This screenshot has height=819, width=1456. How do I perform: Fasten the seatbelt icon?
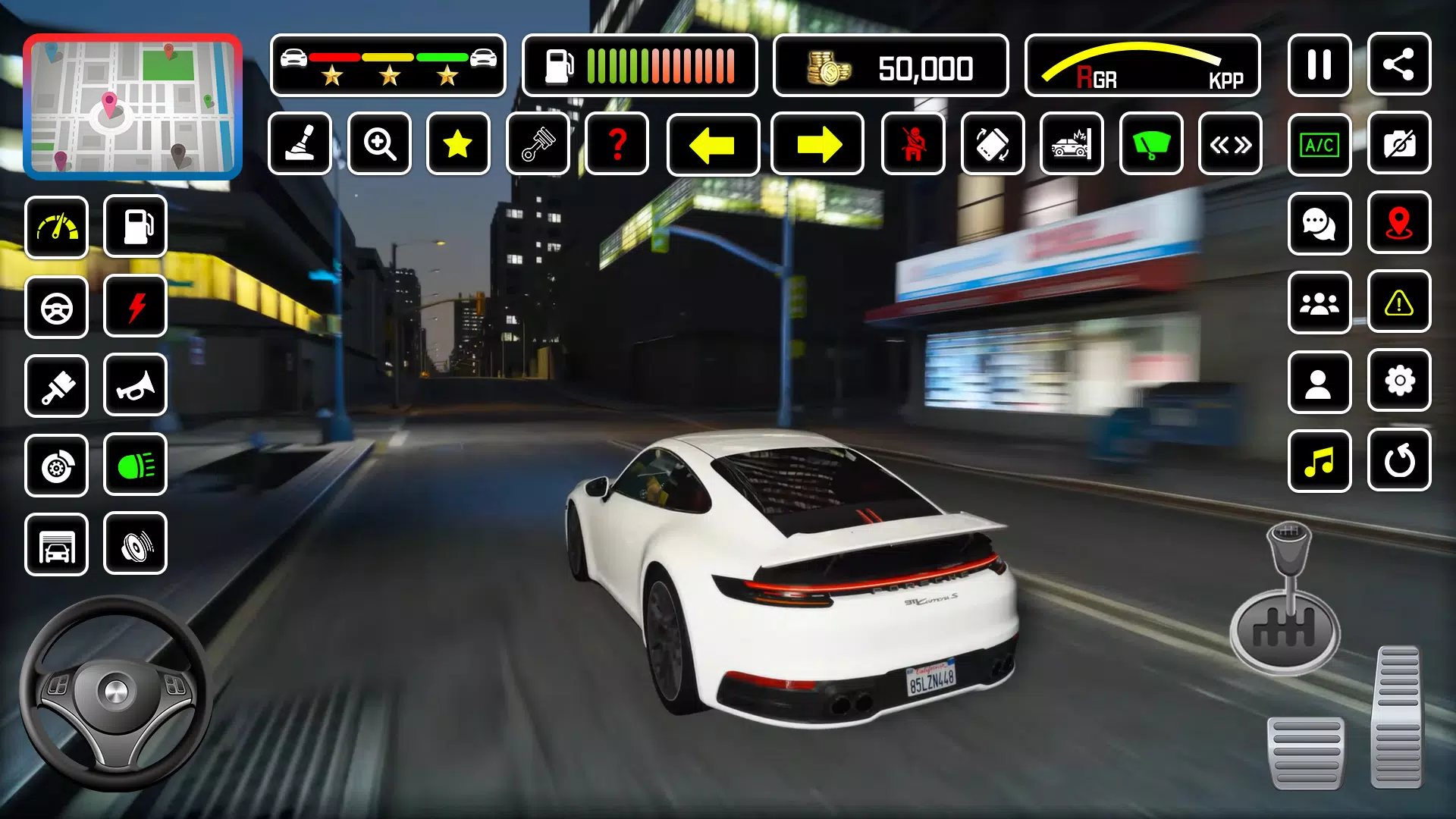coord(913,144)
